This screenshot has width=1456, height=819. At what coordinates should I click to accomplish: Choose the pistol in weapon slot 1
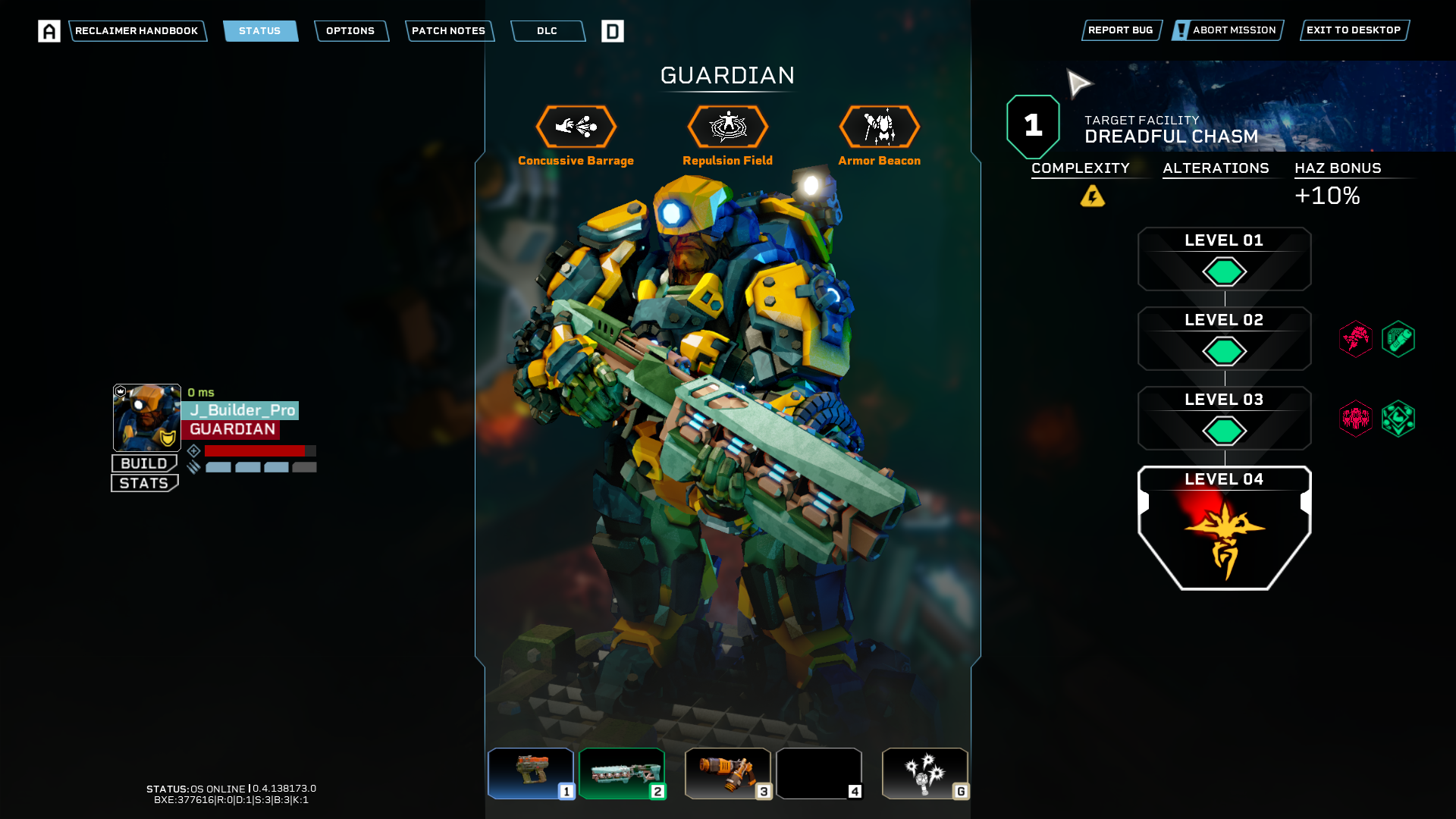click(x=531, y=773)
